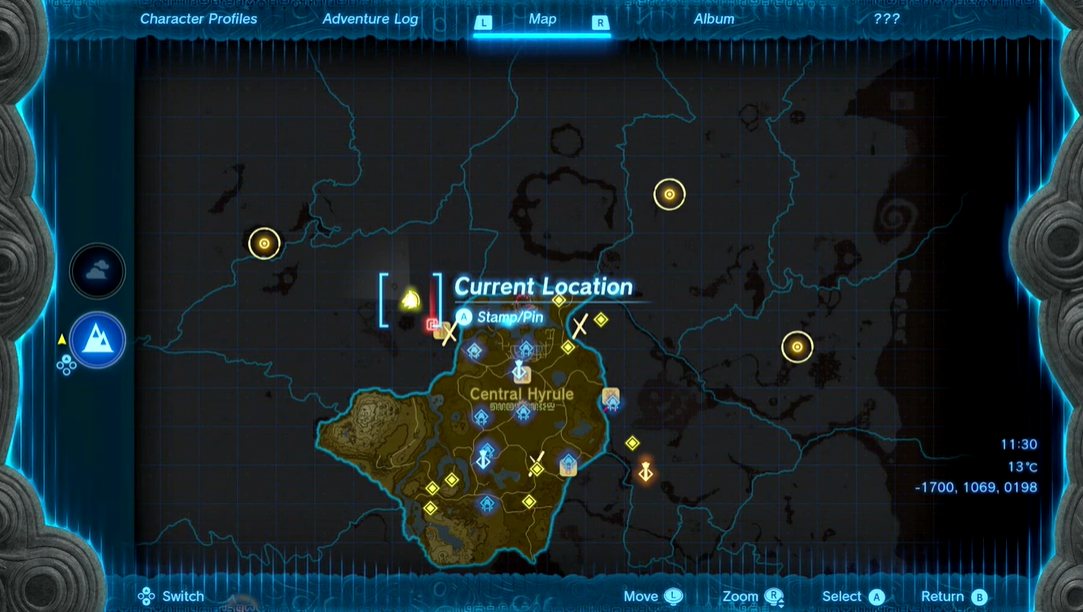1083x612 pixels.
Task: Select the orange marker on the map
Action: (x=646, y=469)
